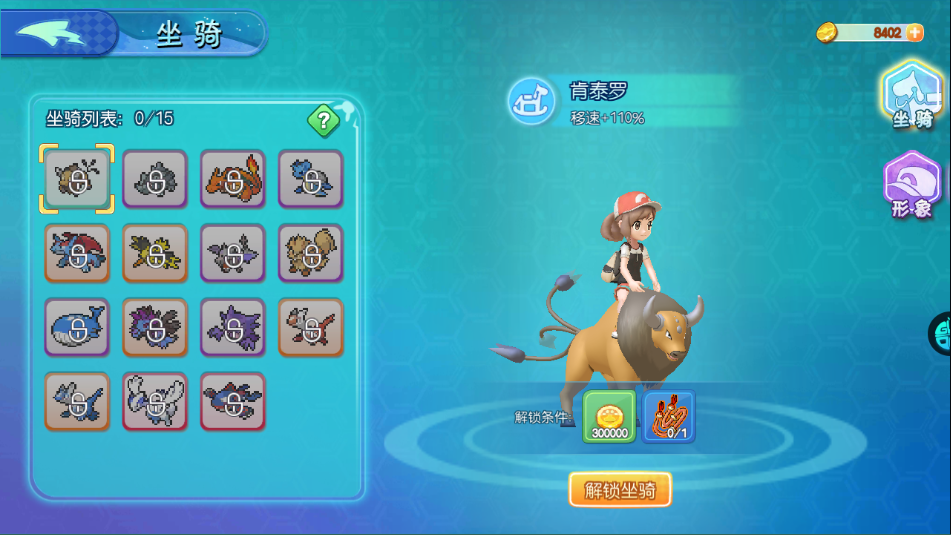This screenshot has width=951, height=535.
Task: Click the 解锁坐骑 unlock mount button
Action: tap(620, 490)
